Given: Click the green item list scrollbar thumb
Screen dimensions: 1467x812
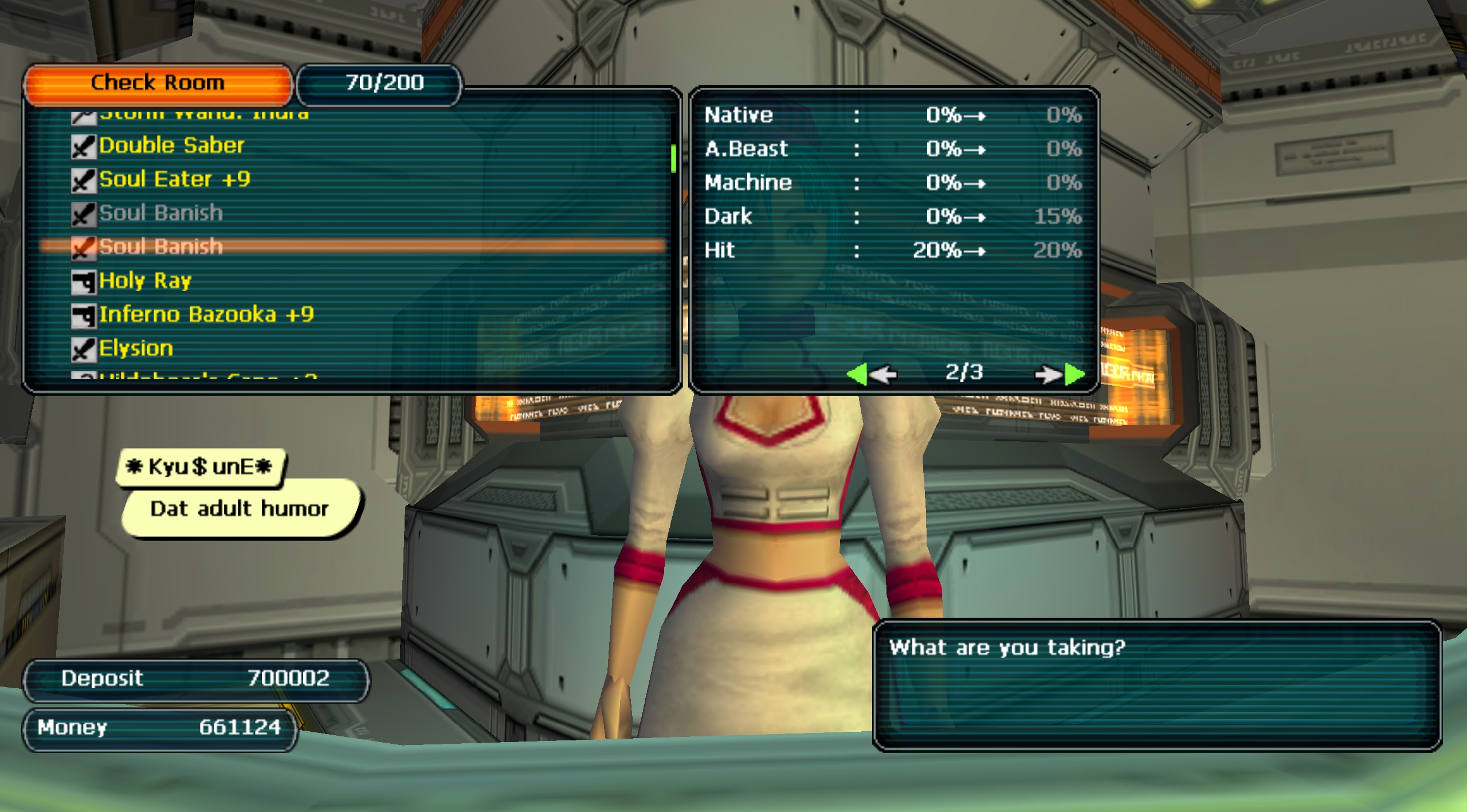Looking at the screenshot, I should (x=673, y=158).
